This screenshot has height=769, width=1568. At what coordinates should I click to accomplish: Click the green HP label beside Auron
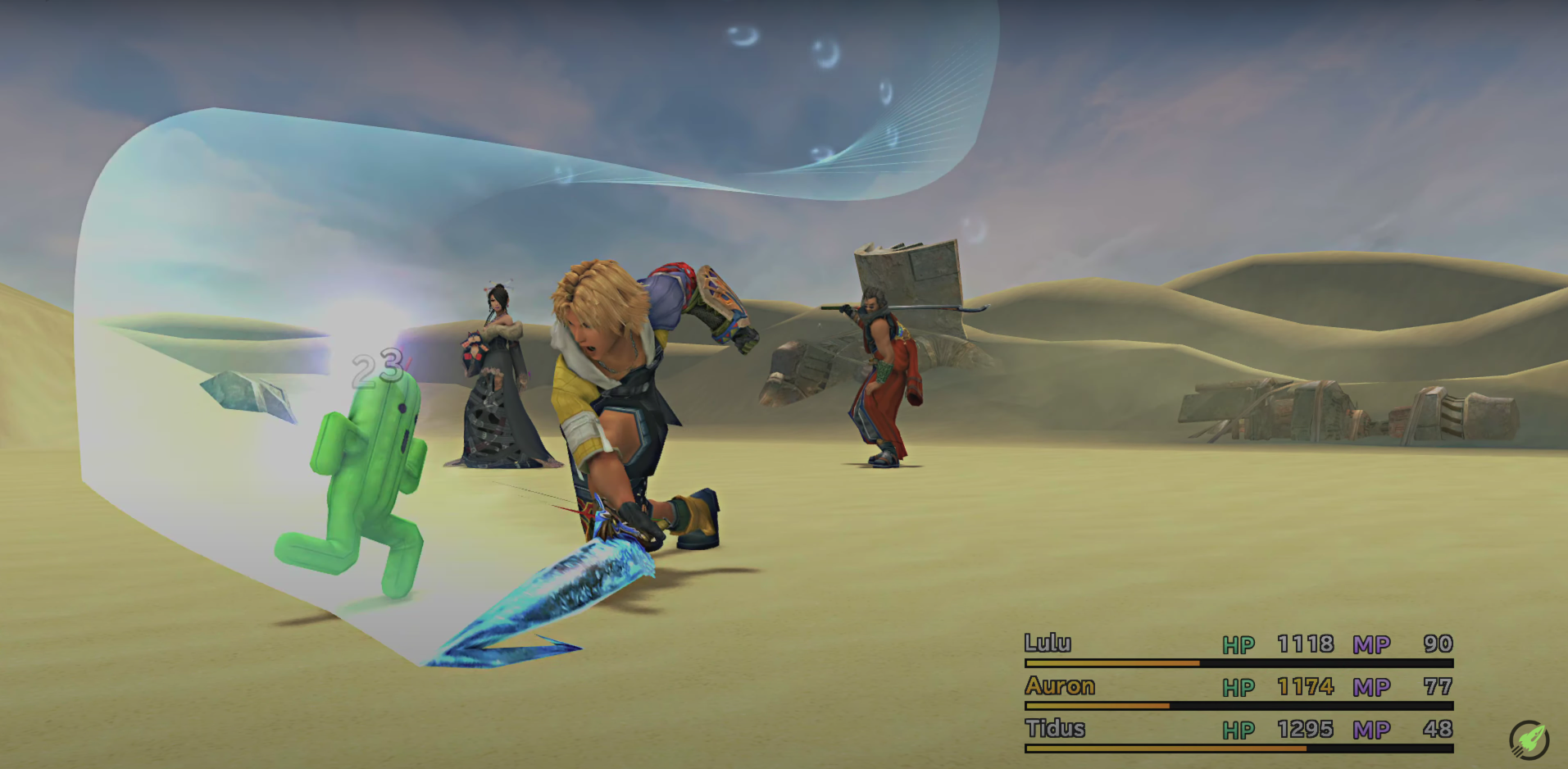tap(1238, 687)
